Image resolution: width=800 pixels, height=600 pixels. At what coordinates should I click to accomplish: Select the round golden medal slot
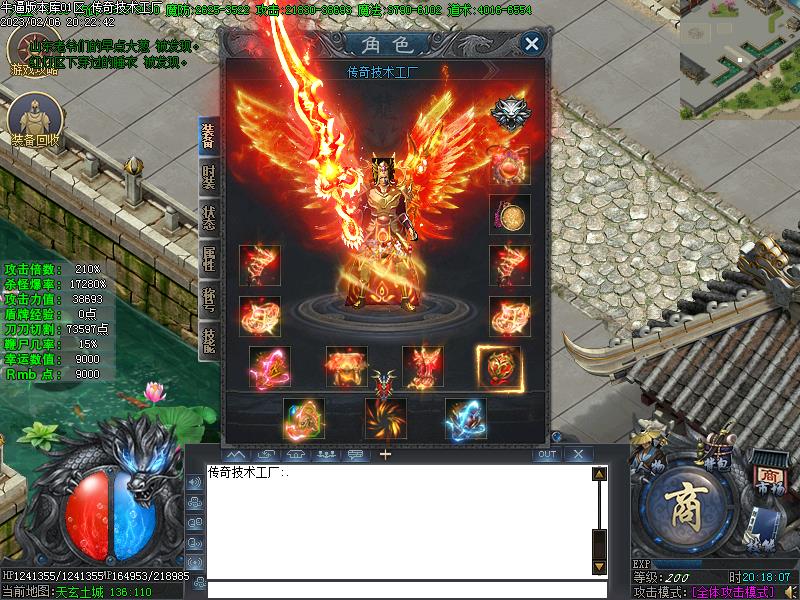510,214
